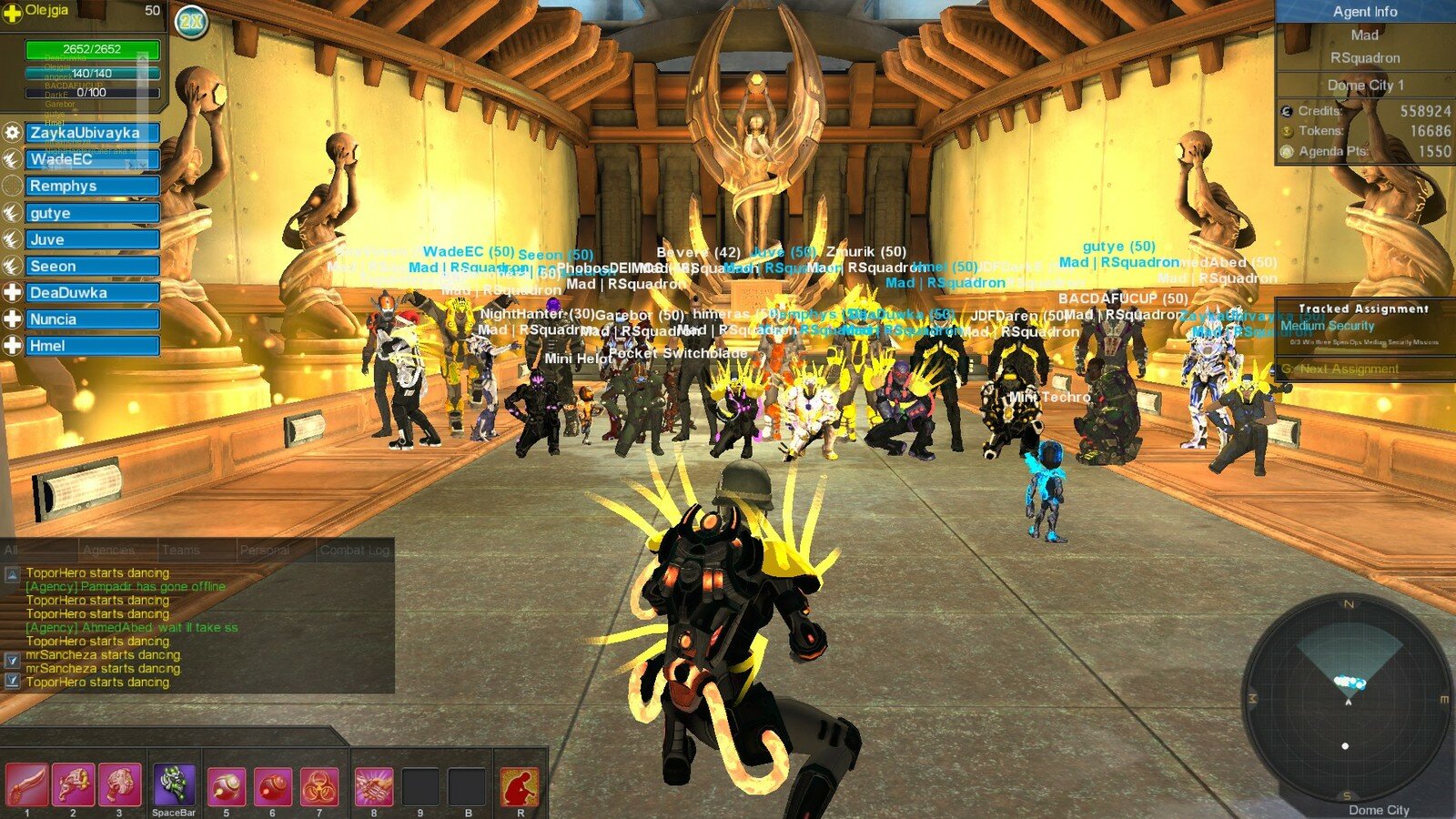
Task: Open the Teams chat tab
Action: [x=180, y=550]
